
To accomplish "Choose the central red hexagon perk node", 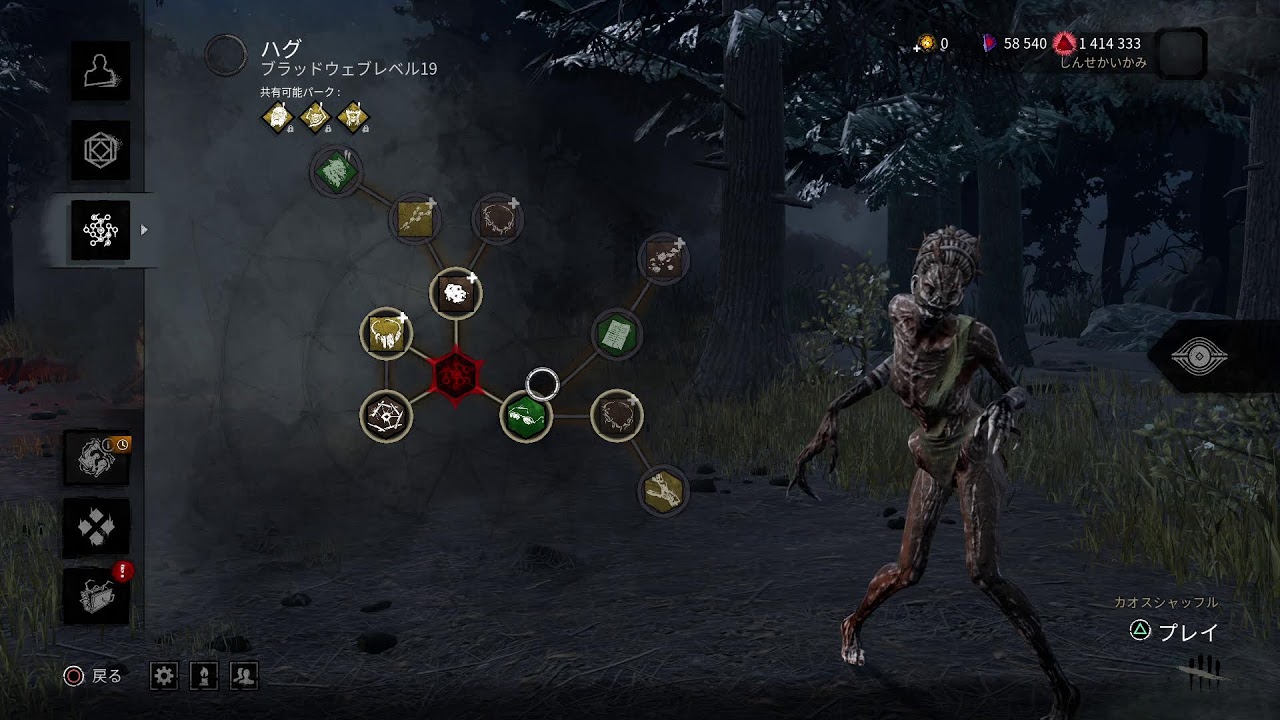I will tap(456, 375).
